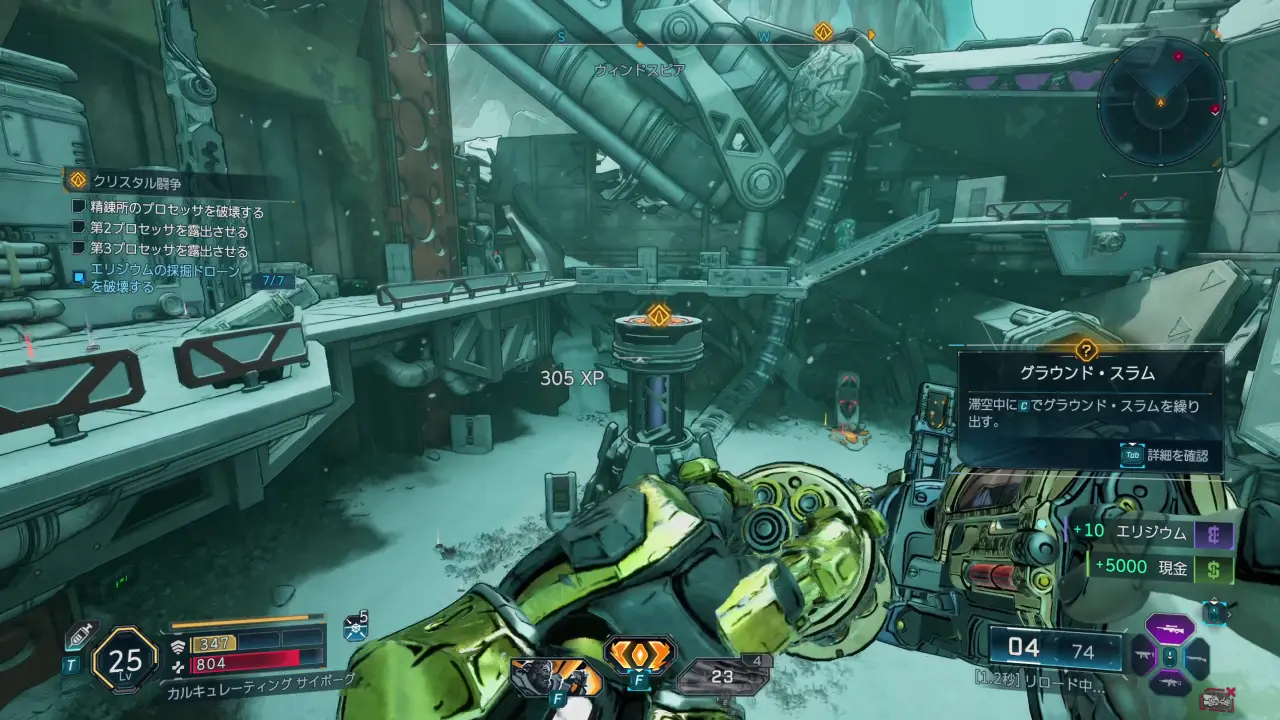Click the snowflake status icon with 5
Viewport: 1280px width, 720px height.
(x=355, y=625)
